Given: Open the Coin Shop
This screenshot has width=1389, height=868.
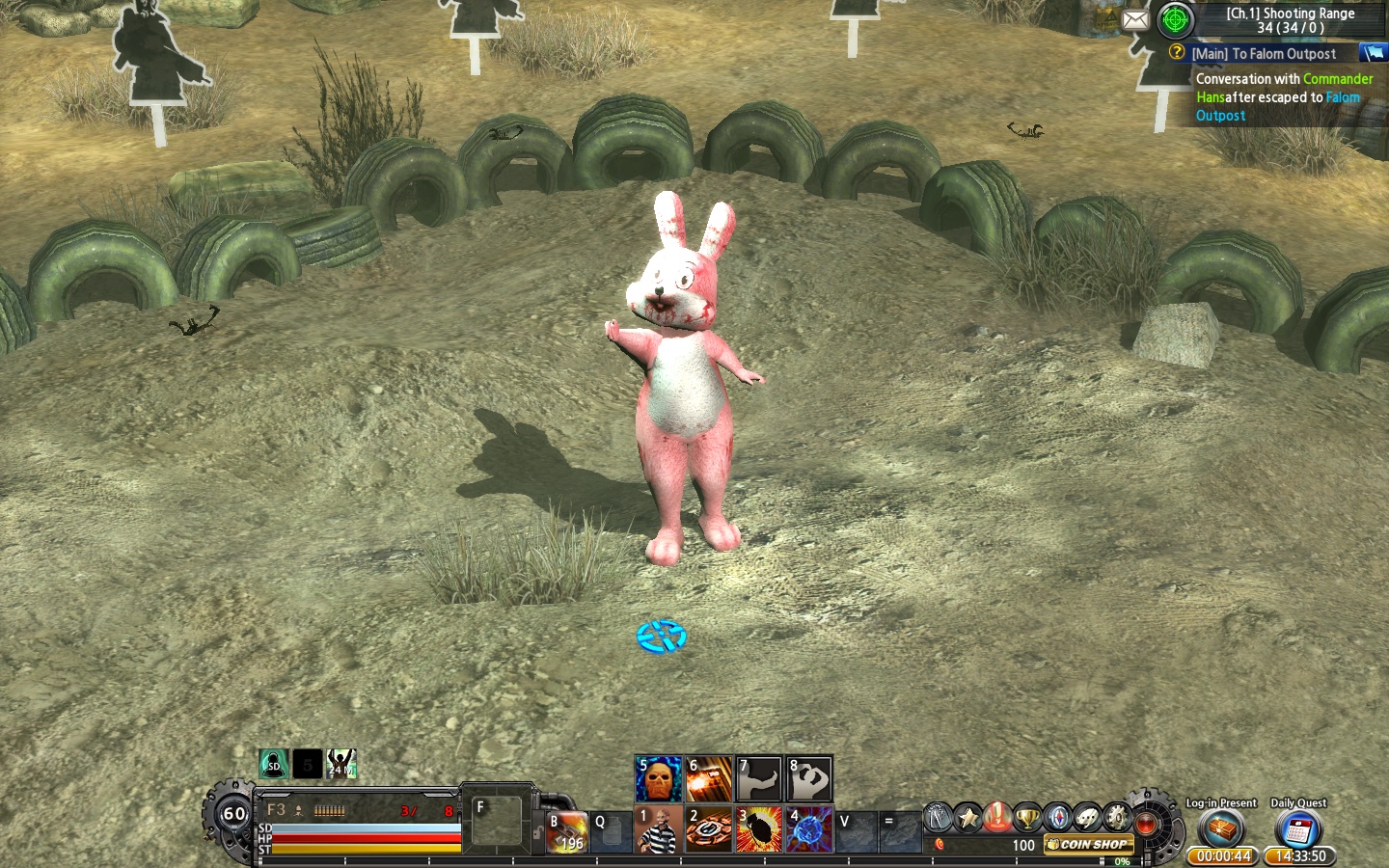Looking at the screenshot, I should point(1088,845).
